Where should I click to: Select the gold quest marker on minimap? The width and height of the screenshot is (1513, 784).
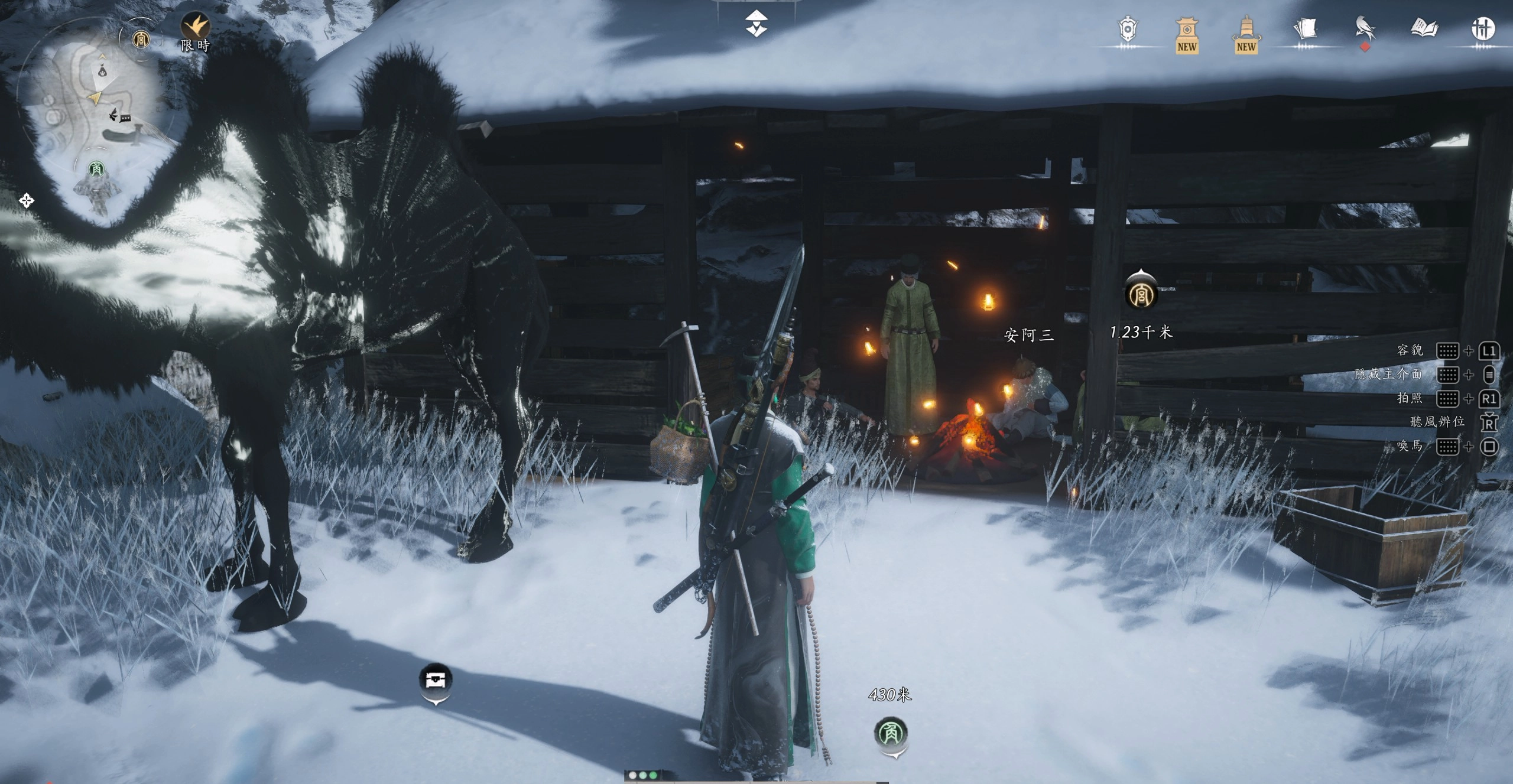pyautogui.click(x=141, y=40)
